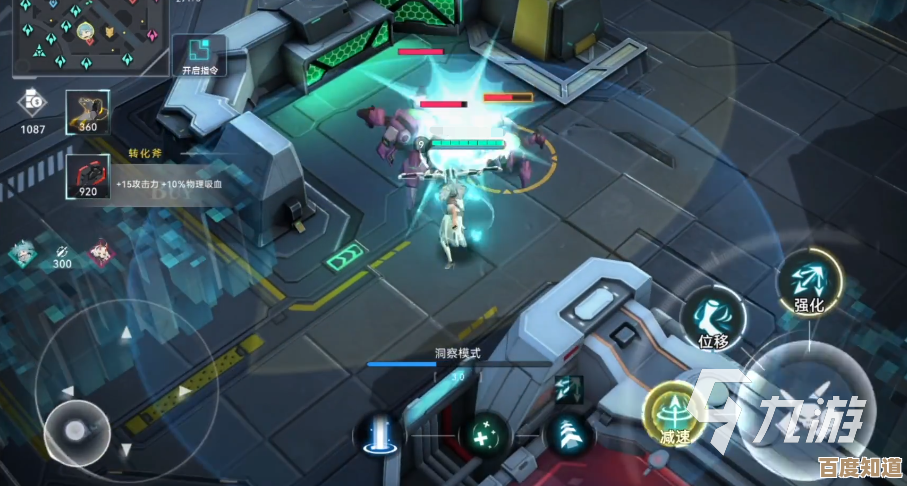Buy the recommended item costing 360
The width and height of the screenshot is (907, 486).
pyautogui.click(x=88, y=111)
